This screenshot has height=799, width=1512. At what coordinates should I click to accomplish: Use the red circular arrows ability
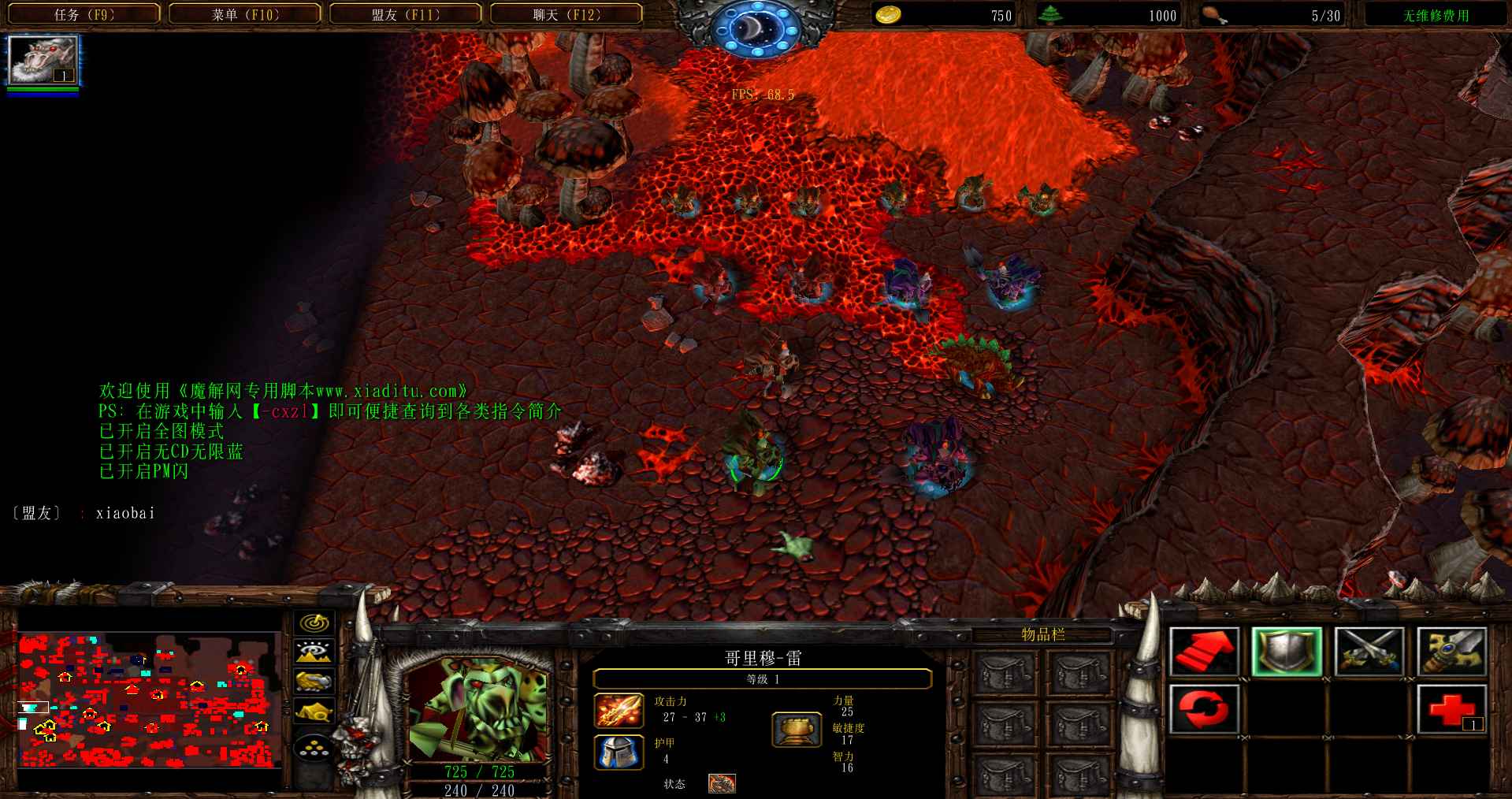pyautogui.click(x=1203, y=708)
